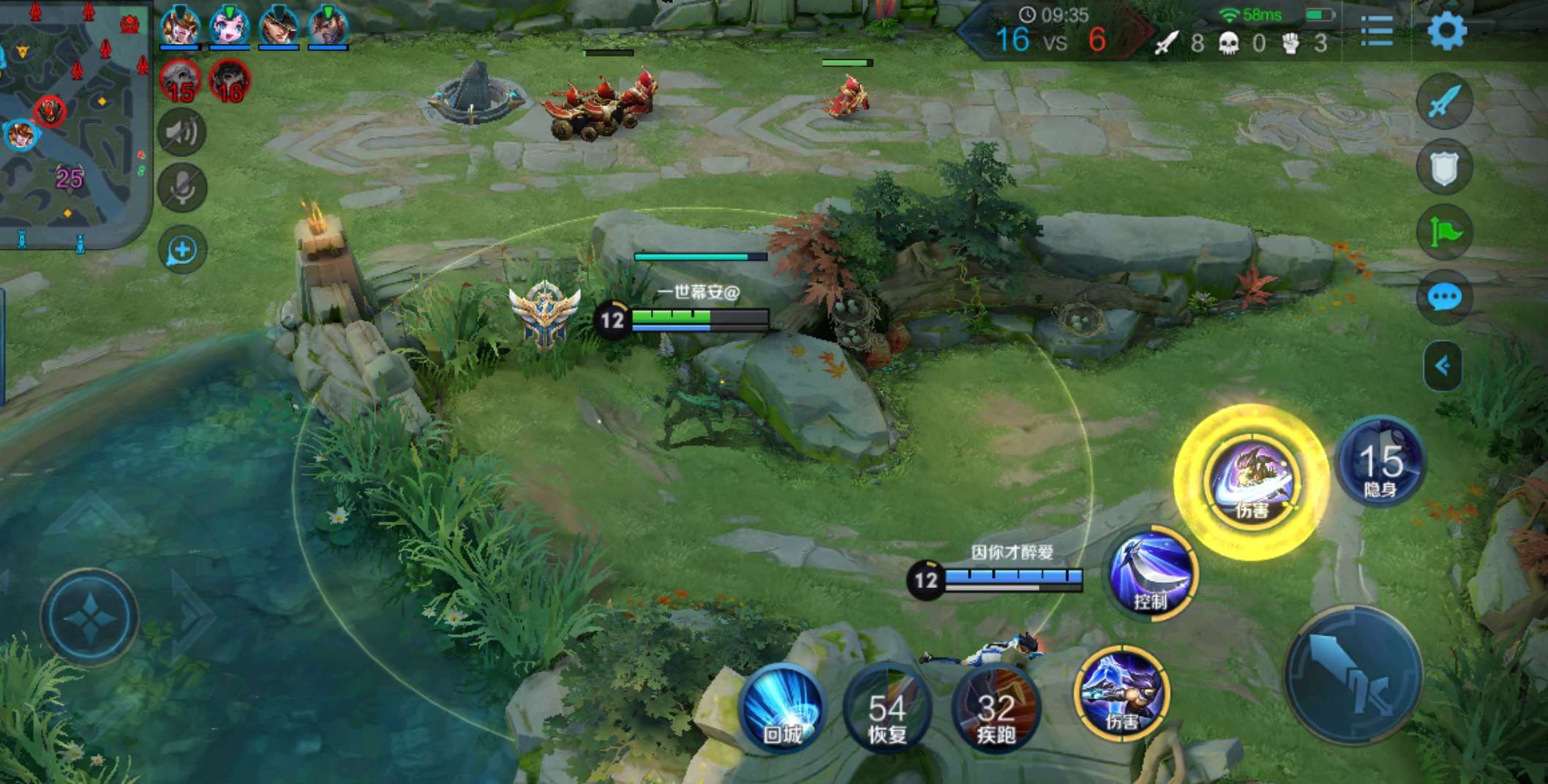The width and height of the screenshot is (1548, 784).
Task: Toggle the speaker voice output button
Action: click(x=181, y=132)
